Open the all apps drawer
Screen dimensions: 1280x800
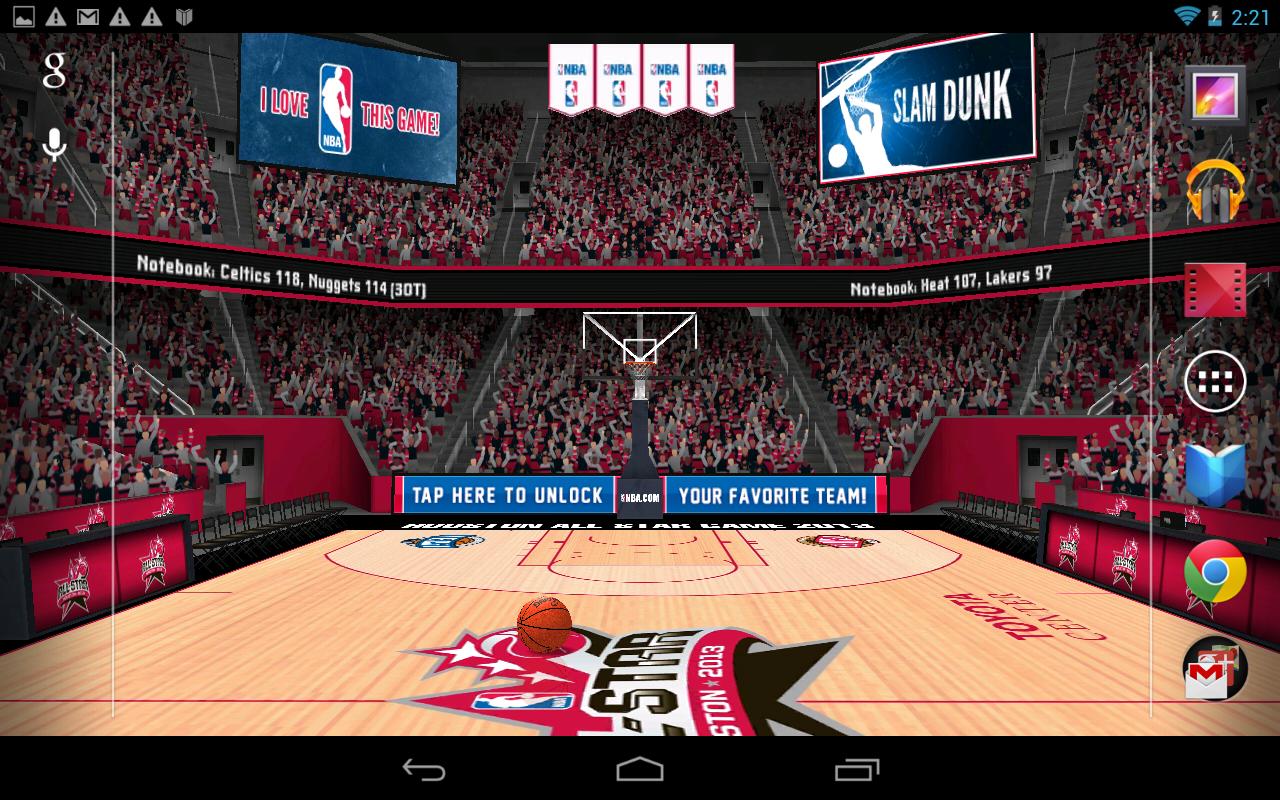1216,381
